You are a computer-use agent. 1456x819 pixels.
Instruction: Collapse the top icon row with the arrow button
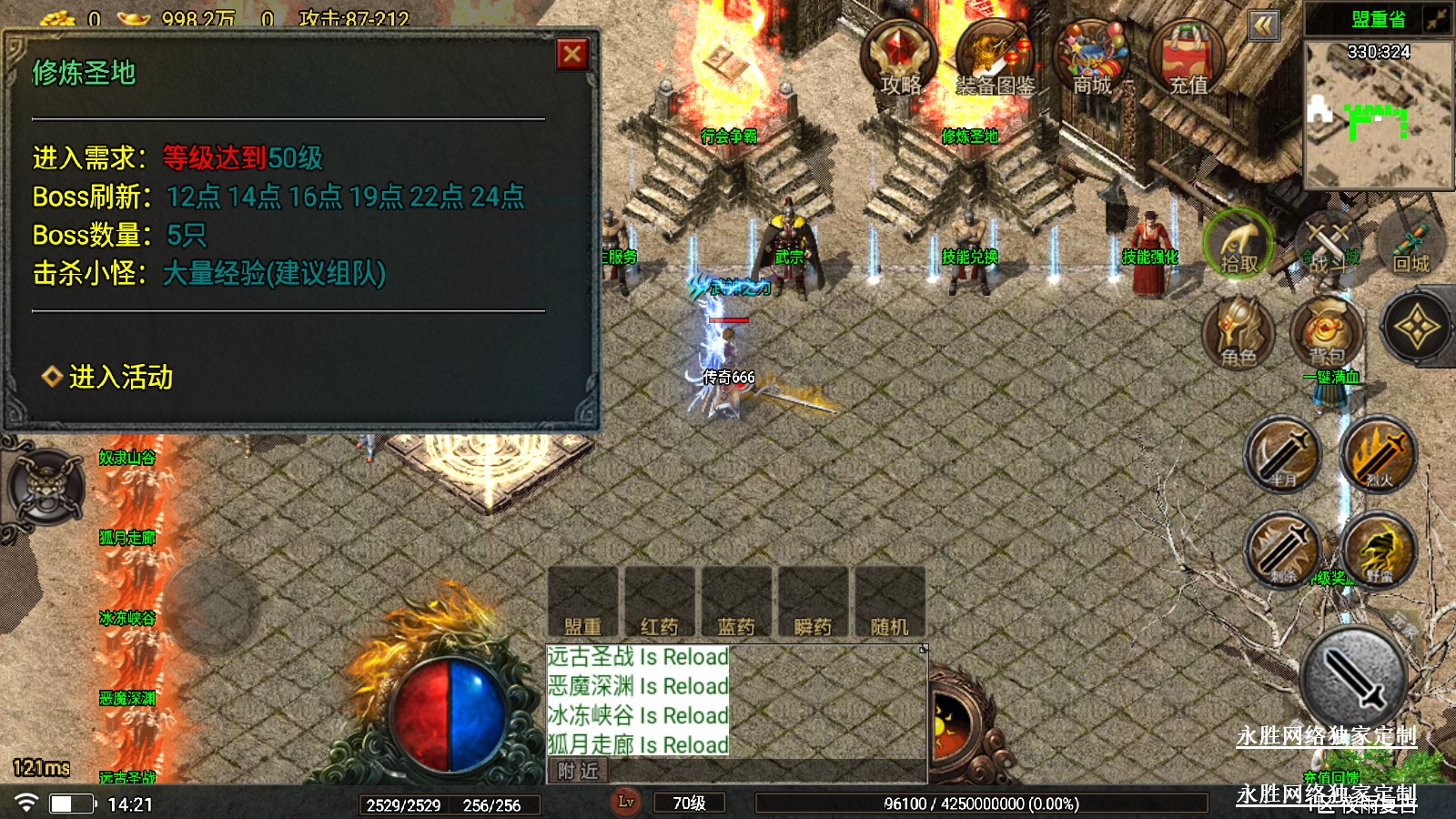1263,25
